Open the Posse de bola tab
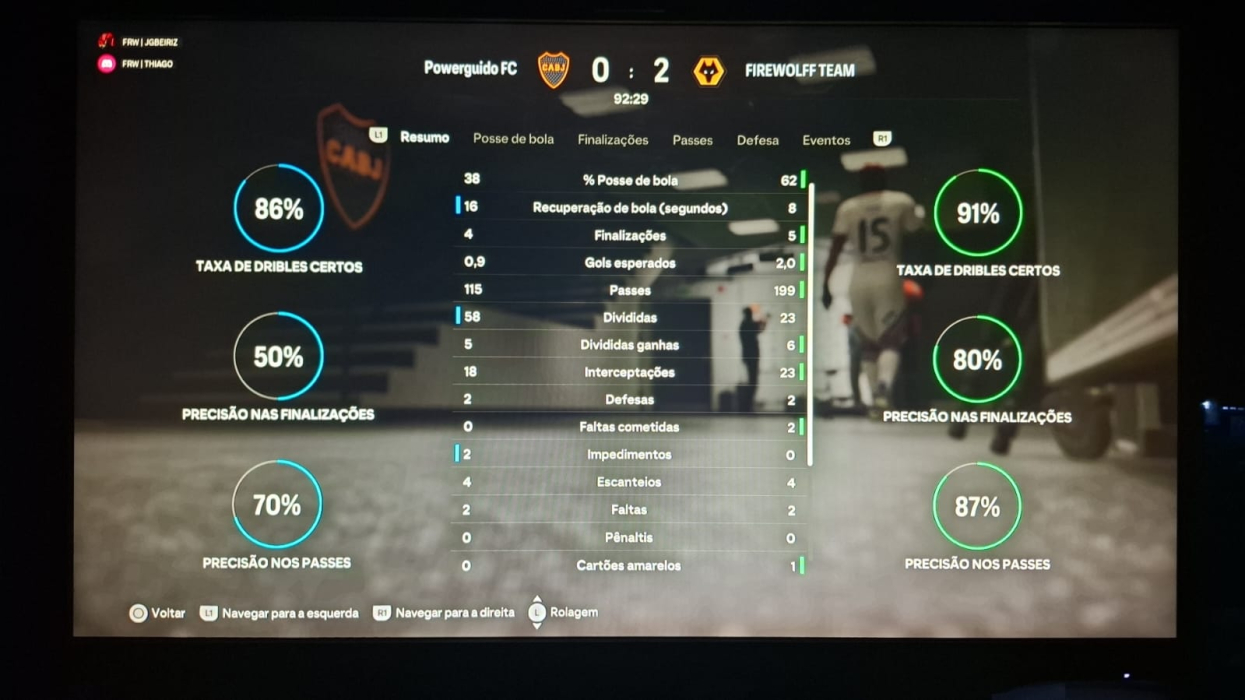 click(x=513, y=139)
